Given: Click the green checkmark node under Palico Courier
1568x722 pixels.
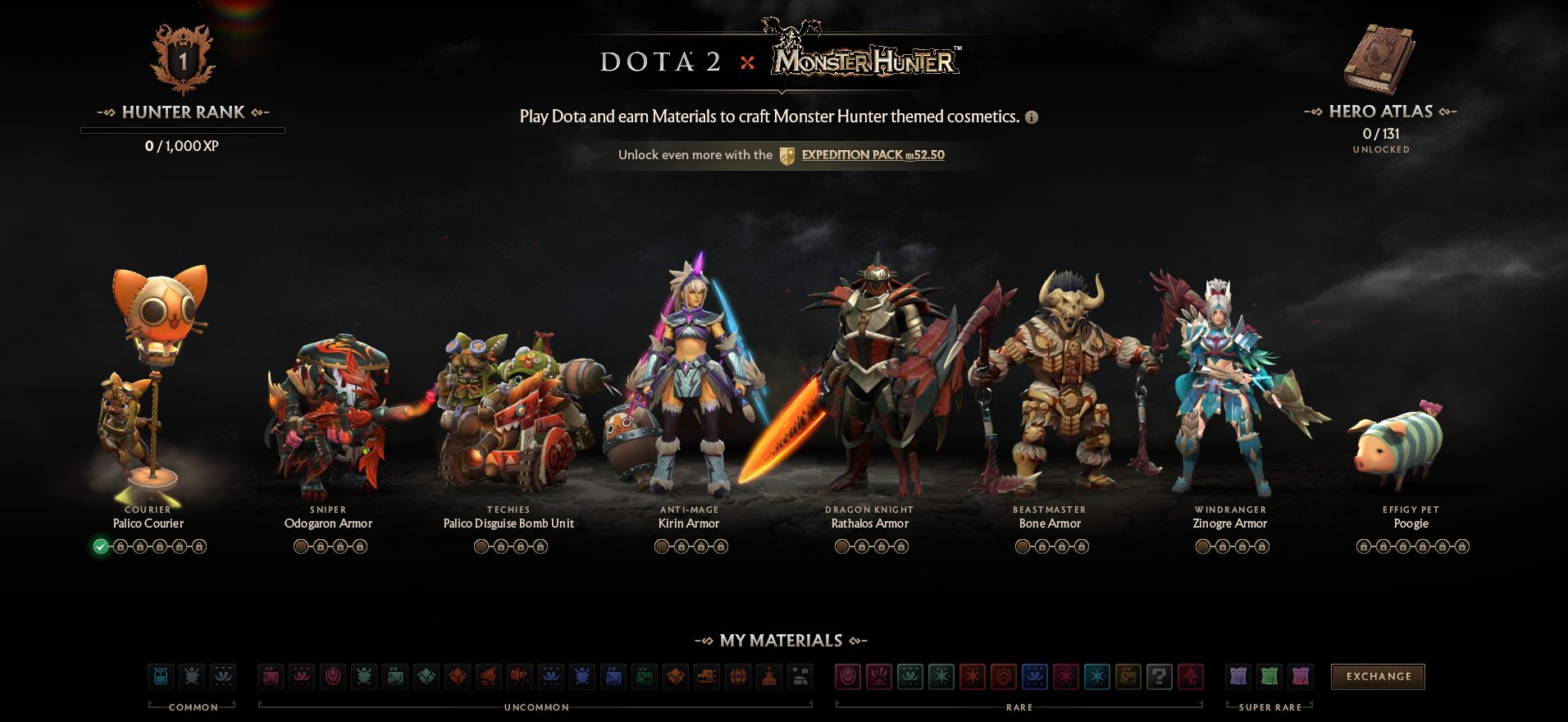Looking at the screenshot, I should pyautogui.click(x=100, y=544).
